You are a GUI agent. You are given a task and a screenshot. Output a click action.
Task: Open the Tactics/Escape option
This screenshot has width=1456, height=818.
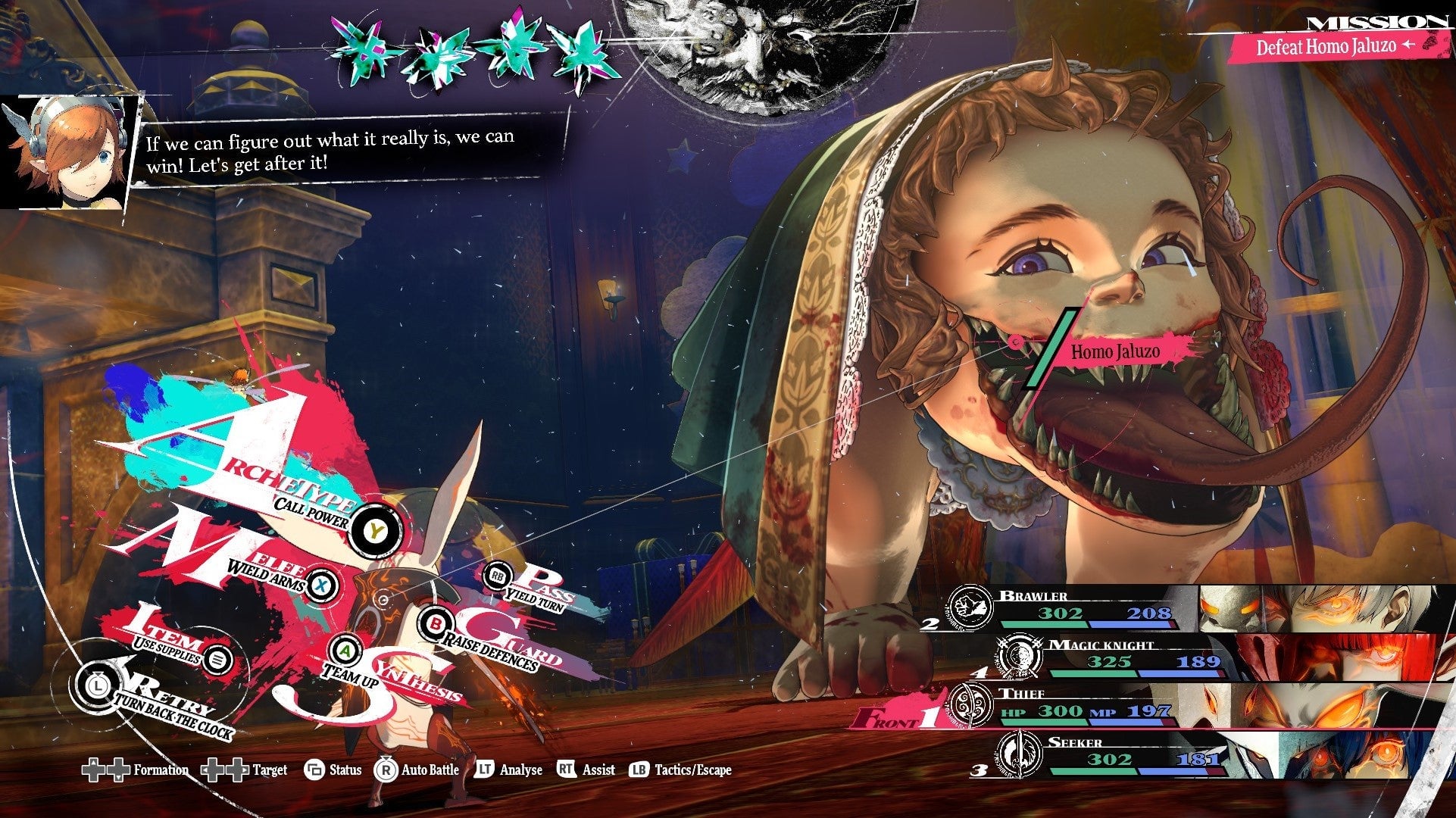click(x=680, y=770)
